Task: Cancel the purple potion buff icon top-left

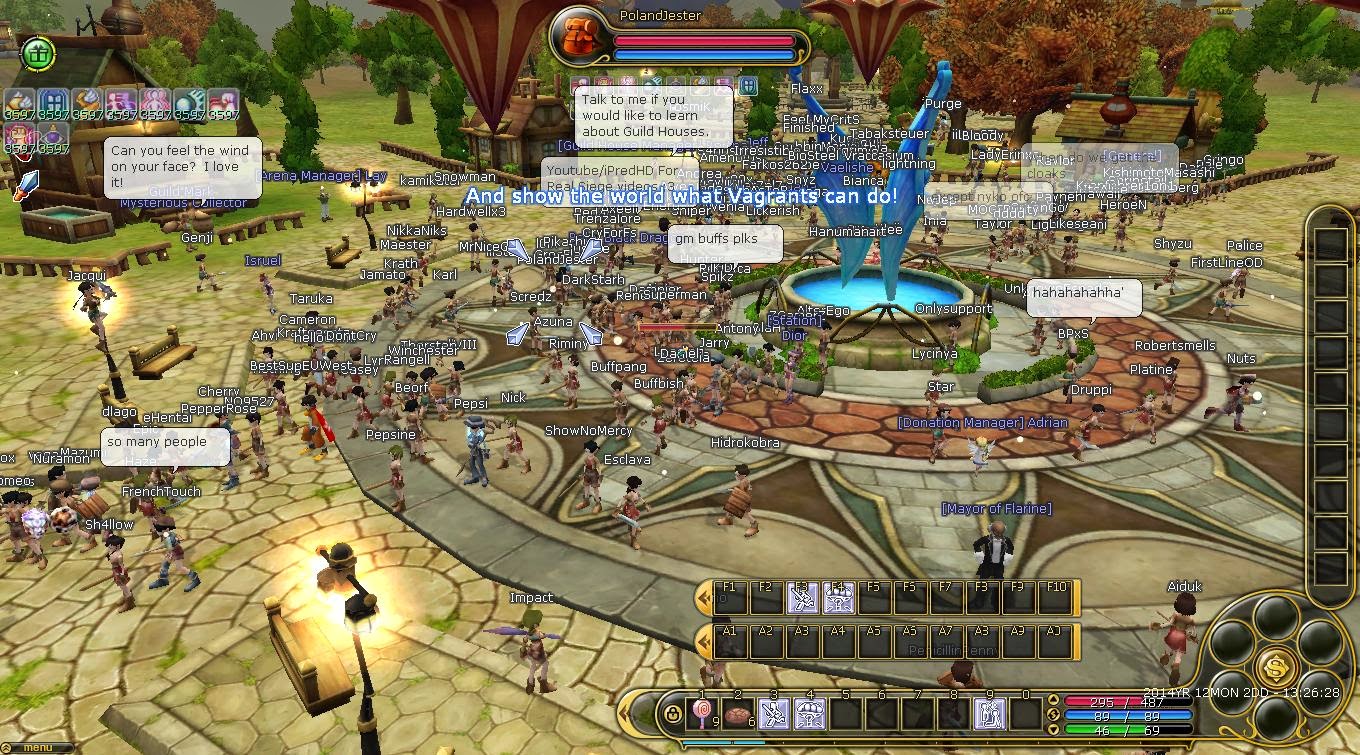Action: point(52,136)
